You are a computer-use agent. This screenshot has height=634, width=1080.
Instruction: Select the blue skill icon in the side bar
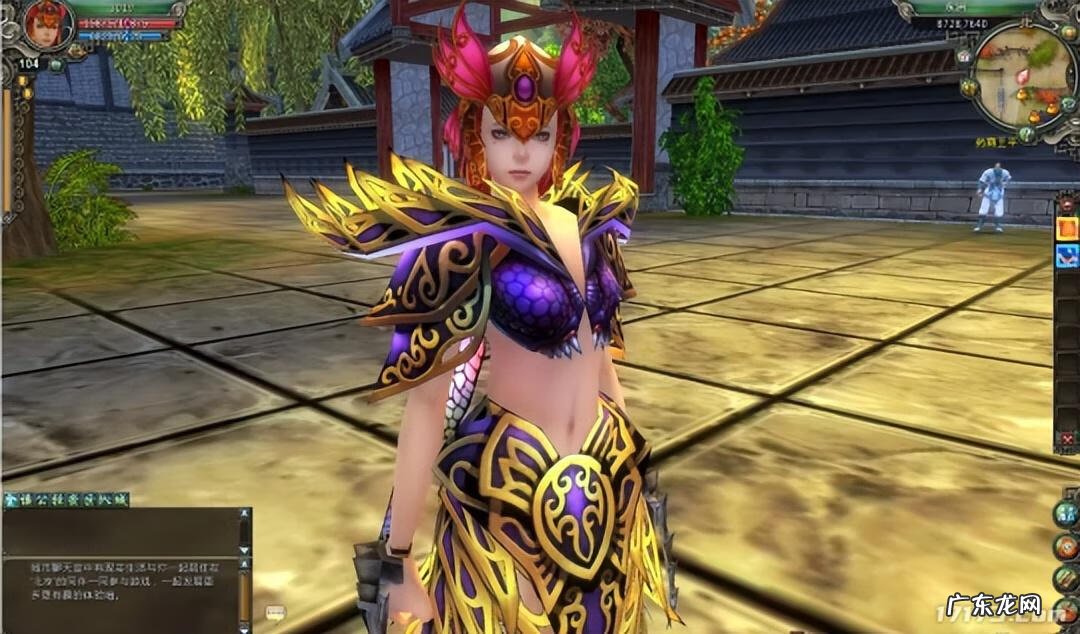1068,252
